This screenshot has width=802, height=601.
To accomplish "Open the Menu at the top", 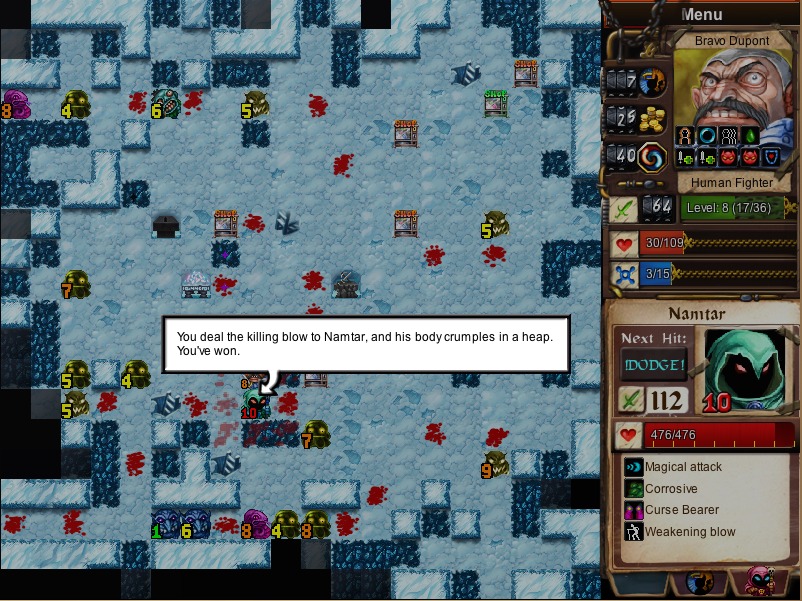I will [x=701, y=14].
